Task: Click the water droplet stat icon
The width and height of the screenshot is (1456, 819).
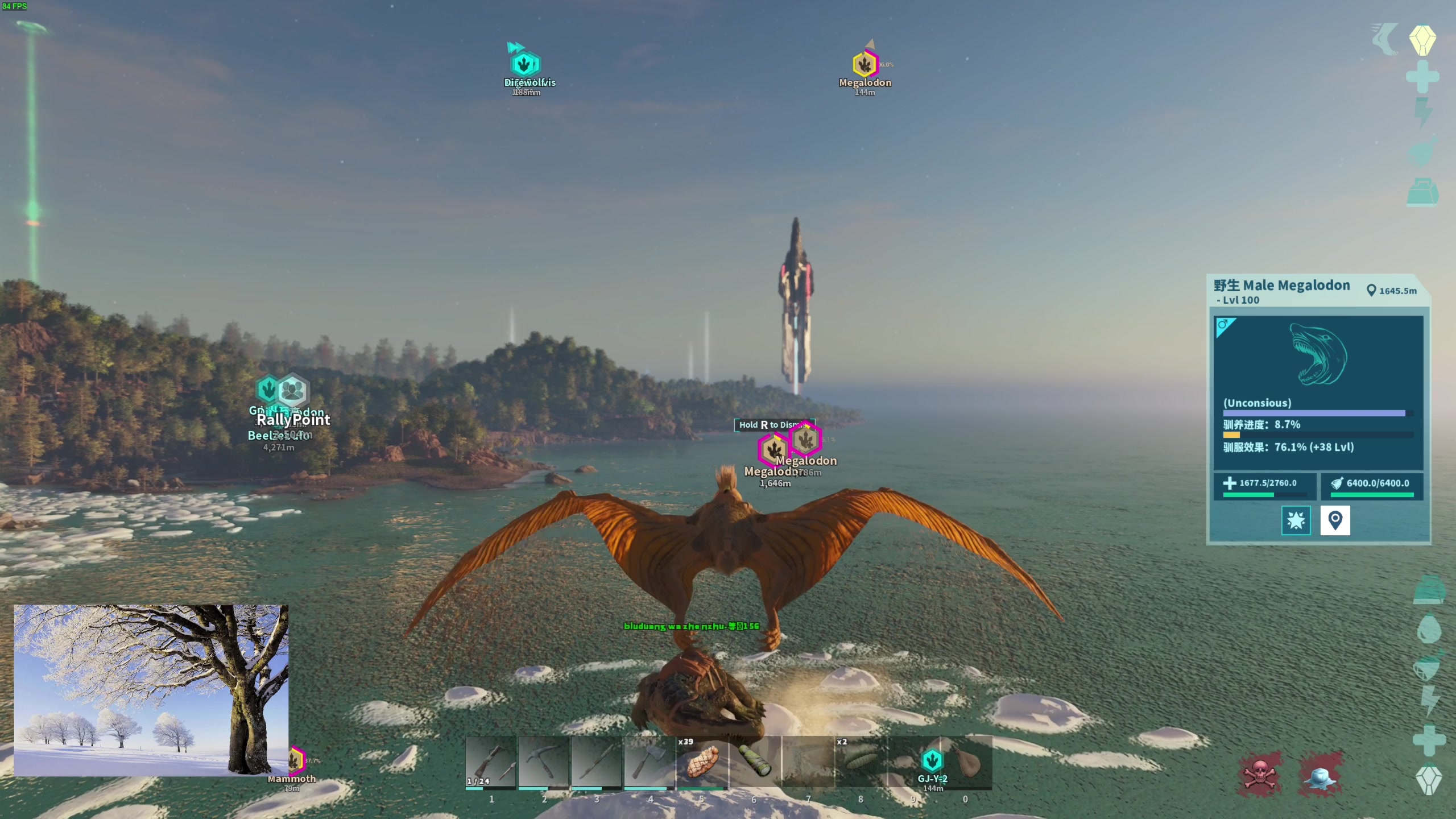Action: coord(1428,629)
